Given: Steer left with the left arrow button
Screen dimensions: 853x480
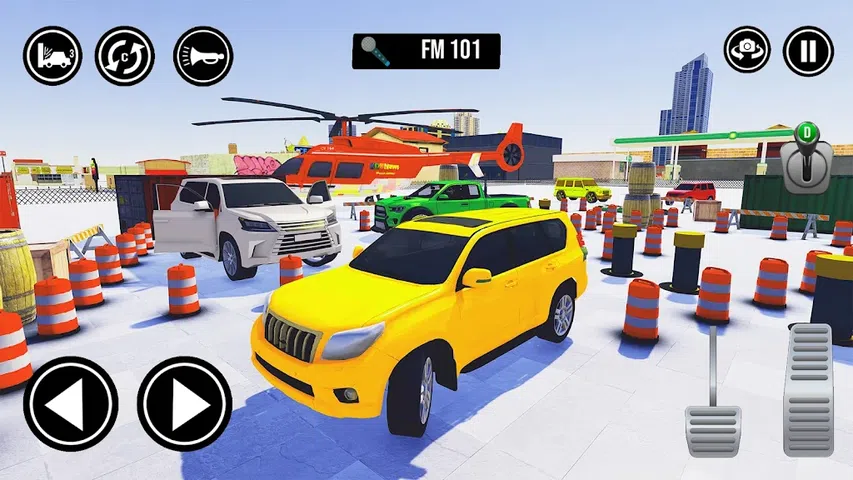Looking at the screenshot, I should coord(71,403).
